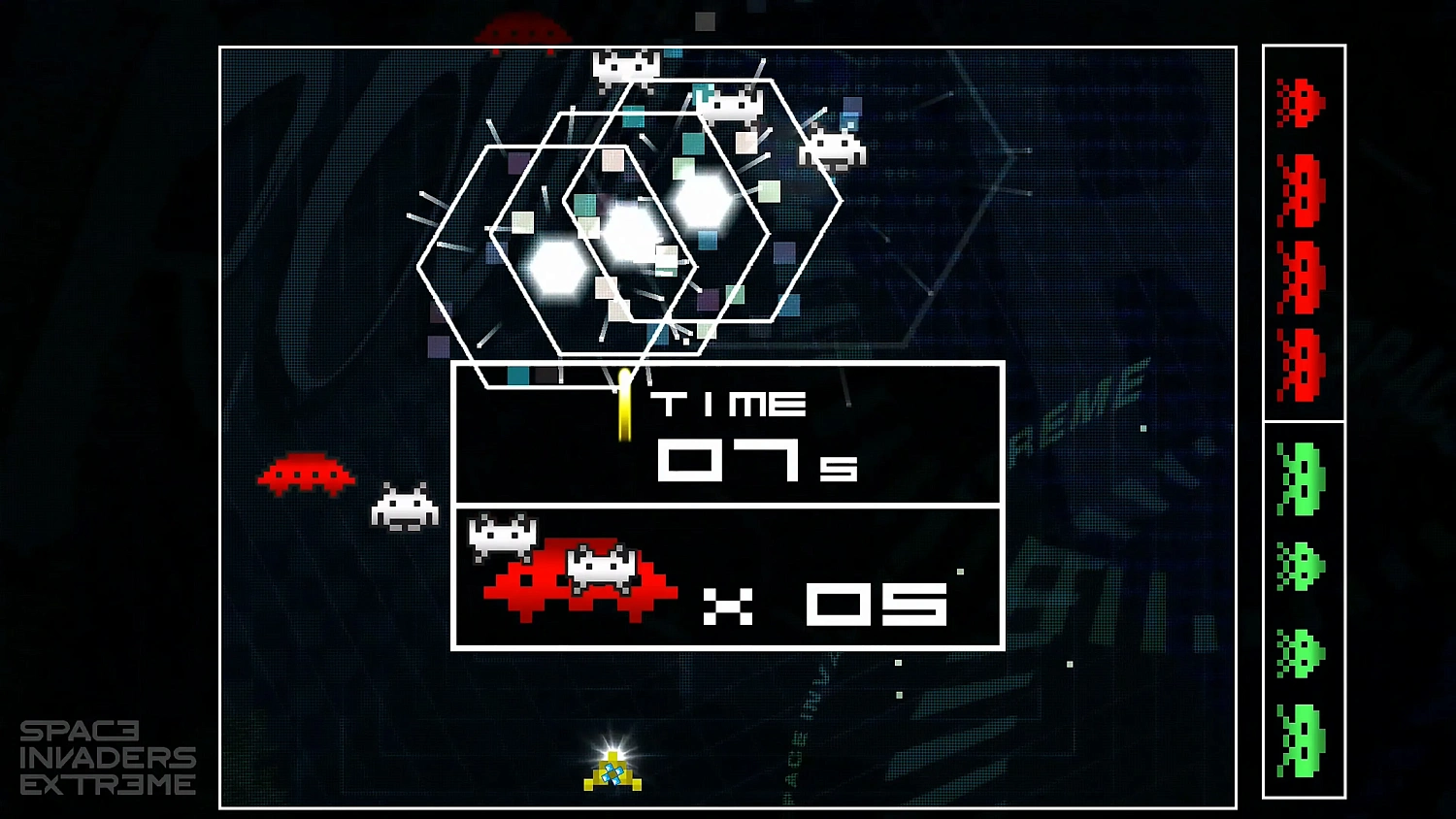Viewport: 1456px width, 819px height.
Task: Click the red boss invader on the left
Action: point(306,474)
